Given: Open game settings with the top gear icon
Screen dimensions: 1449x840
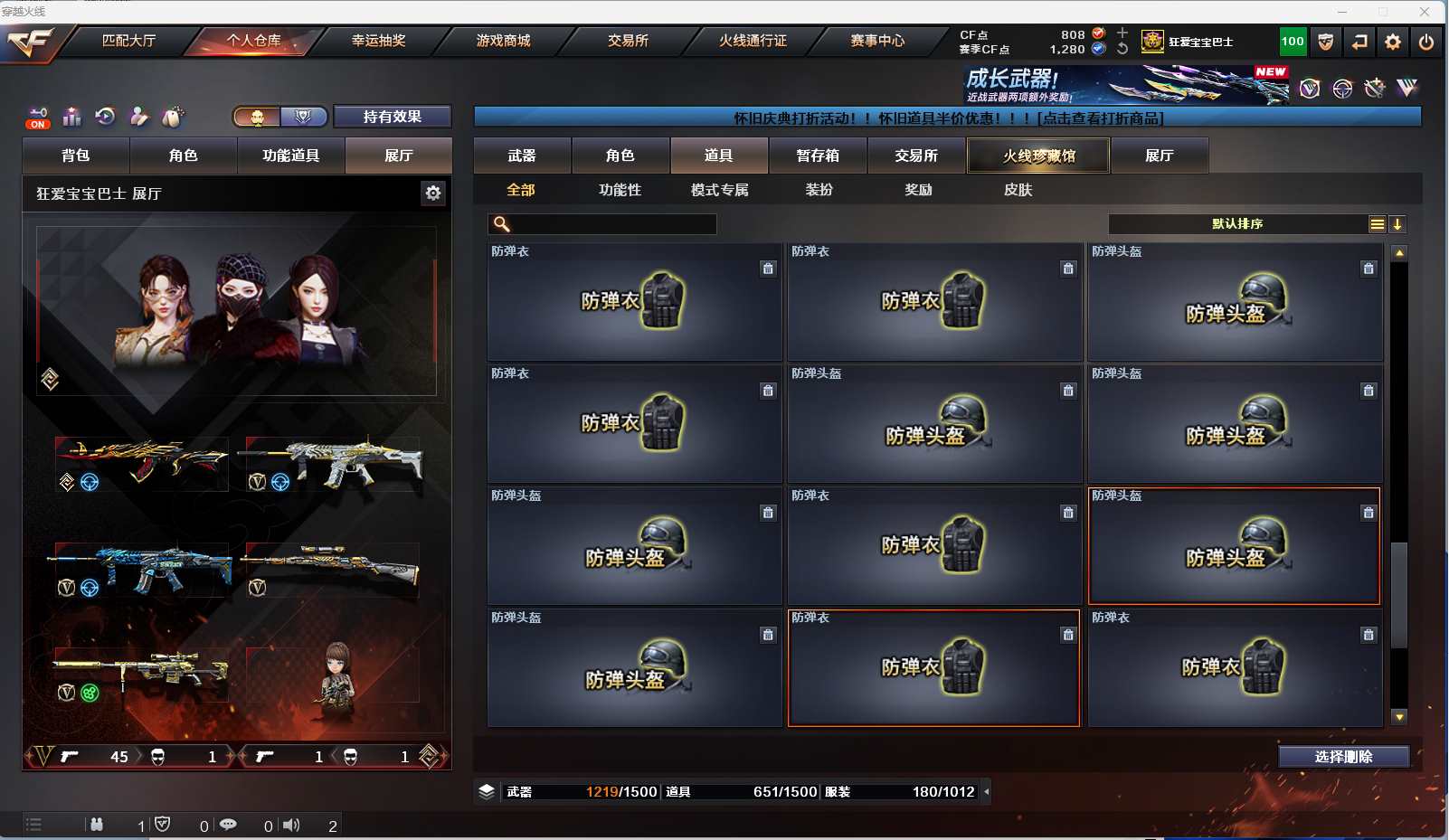Looking at the screenshot, I should [x=1392, y=42].
